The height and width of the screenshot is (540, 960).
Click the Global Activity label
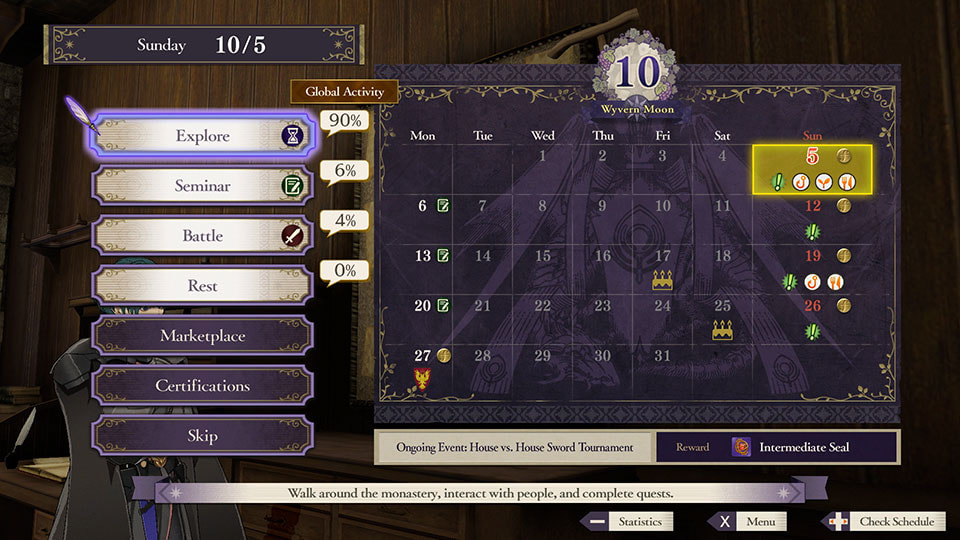(x=344, y=92)
